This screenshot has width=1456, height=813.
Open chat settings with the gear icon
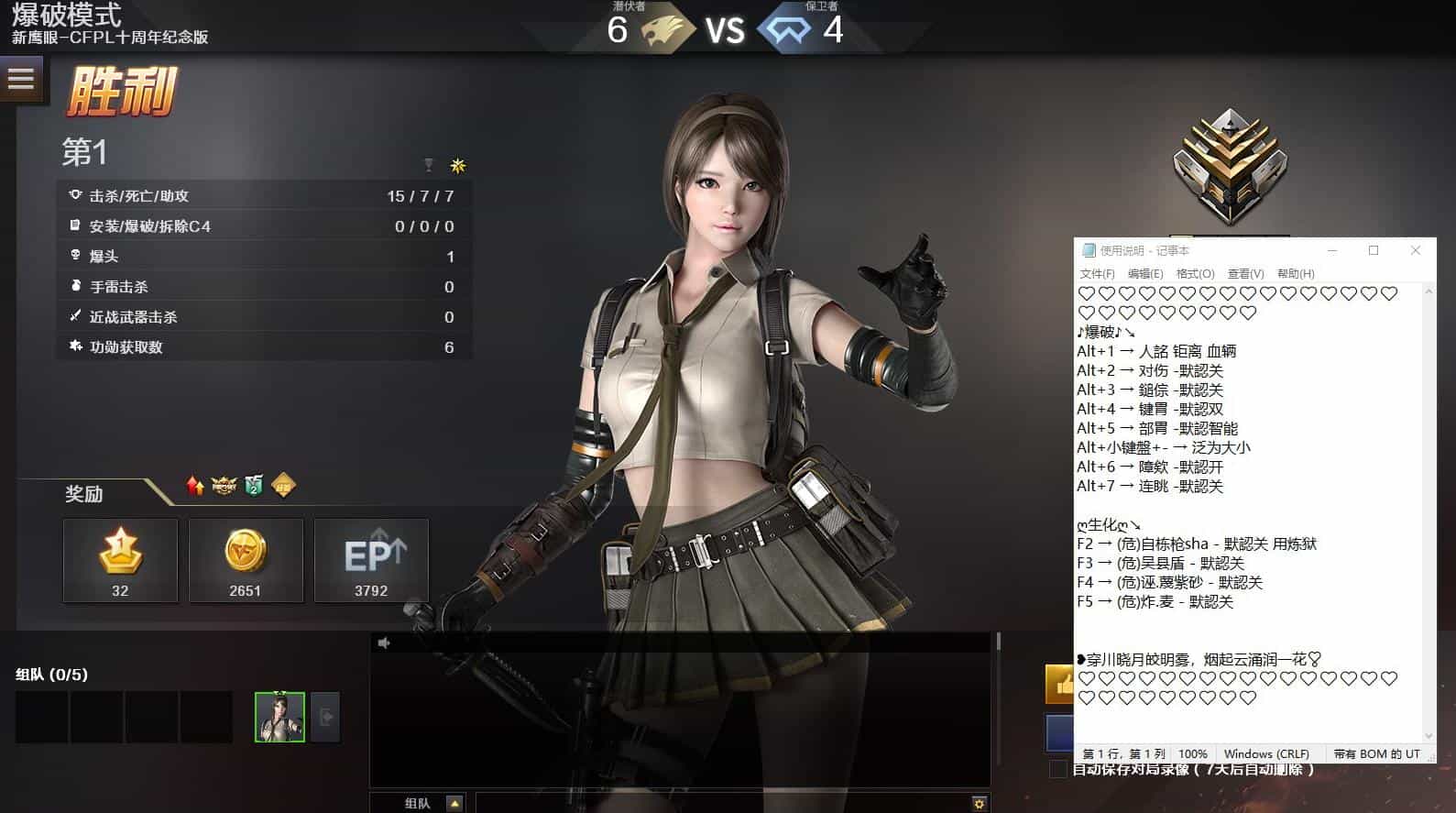[980, 804]
